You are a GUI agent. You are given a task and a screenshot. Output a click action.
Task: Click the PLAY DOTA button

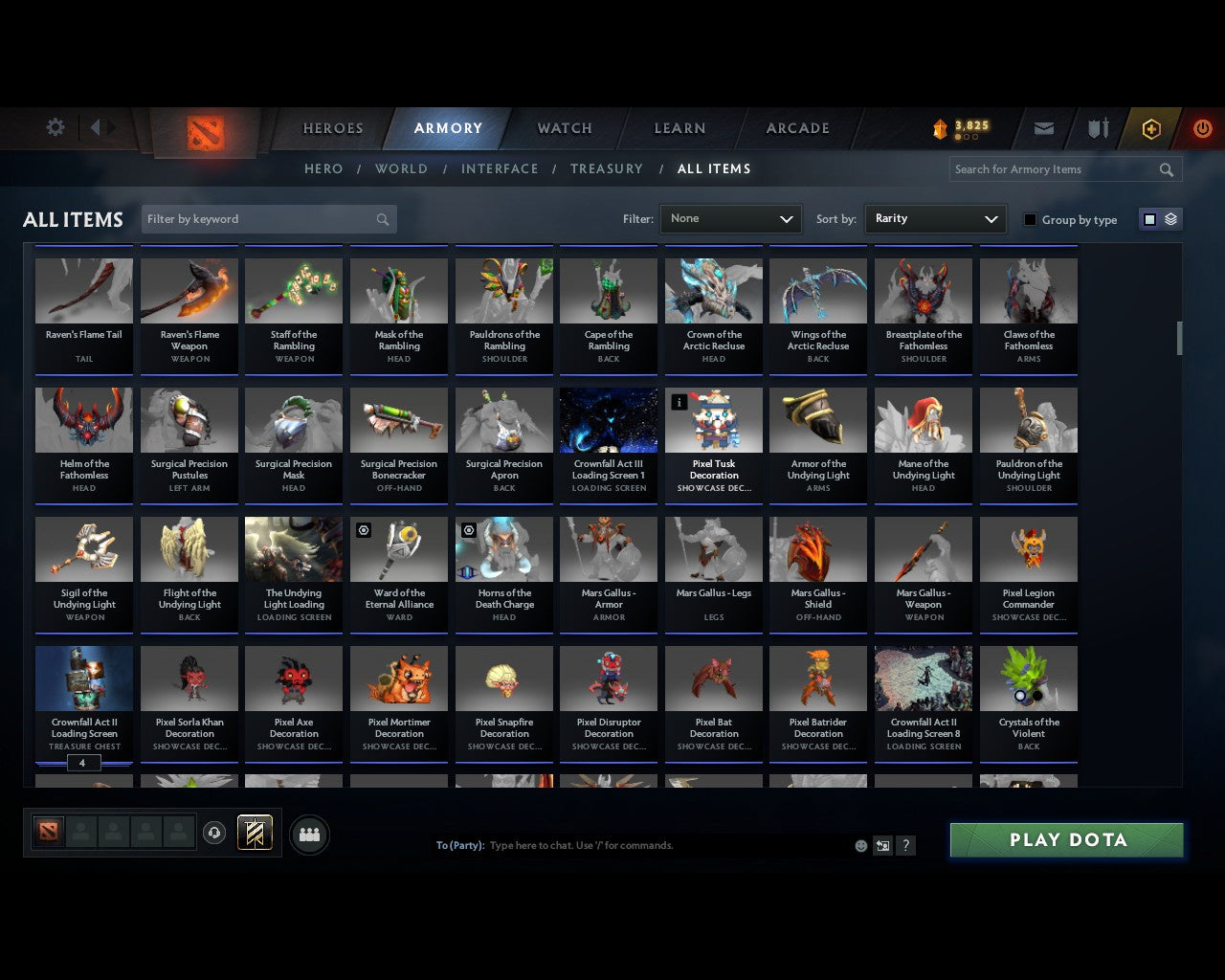click(x=1066, y=839)
